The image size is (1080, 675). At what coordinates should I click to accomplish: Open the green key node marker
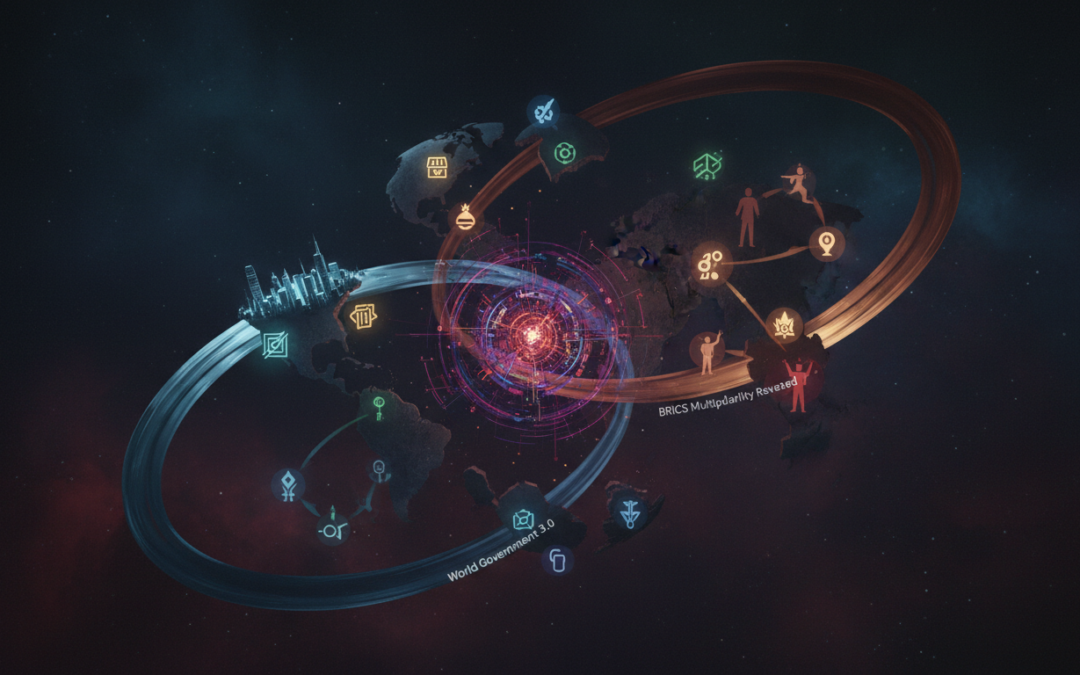(381, 406)
